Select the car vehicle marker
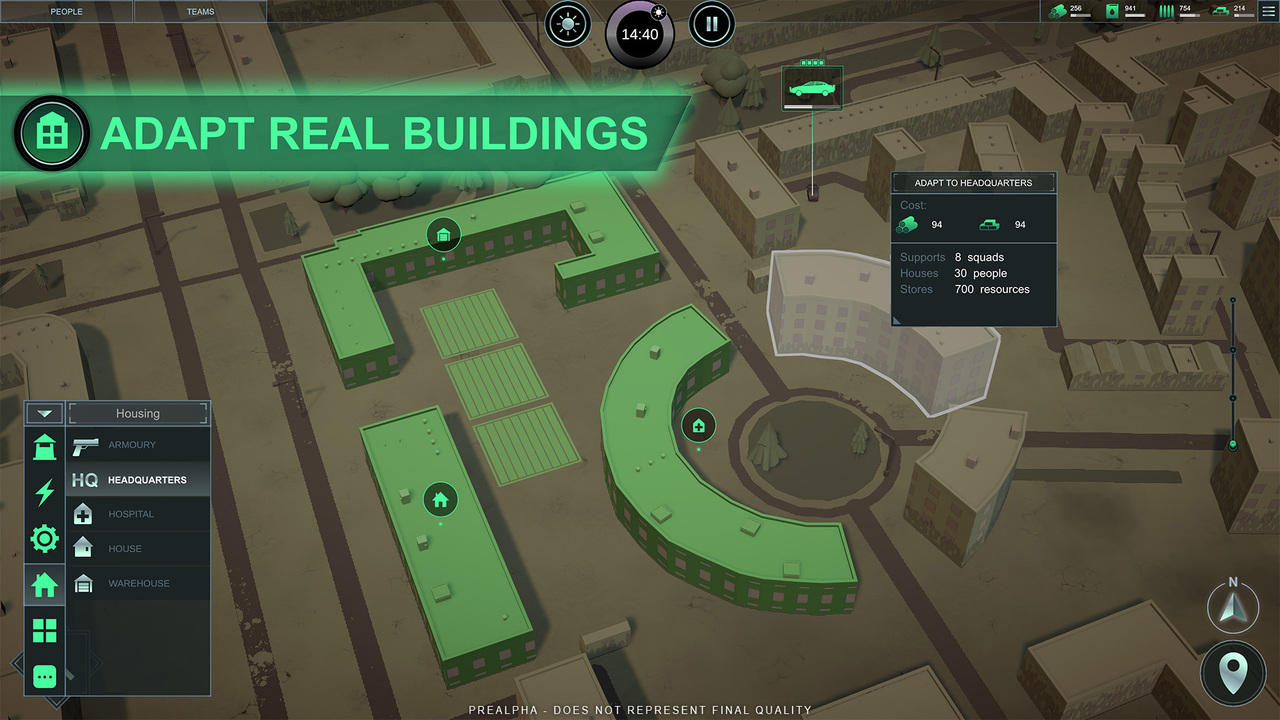Image resolution: width=1280 pixels, height=720 pixels. [812, 88]
